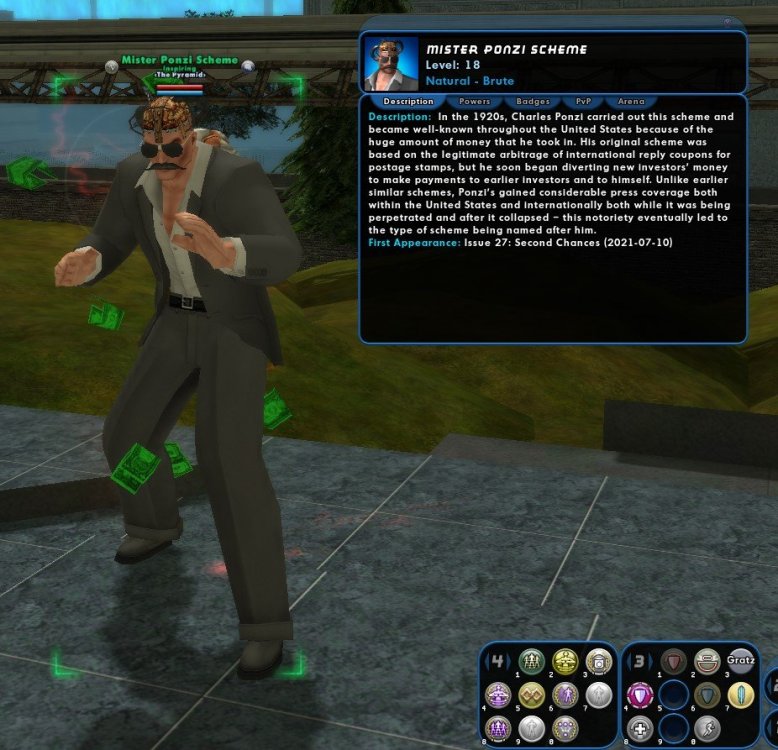Click Mister Ponzi Scheme's portrait thumbnail

(x=390, y=64)
